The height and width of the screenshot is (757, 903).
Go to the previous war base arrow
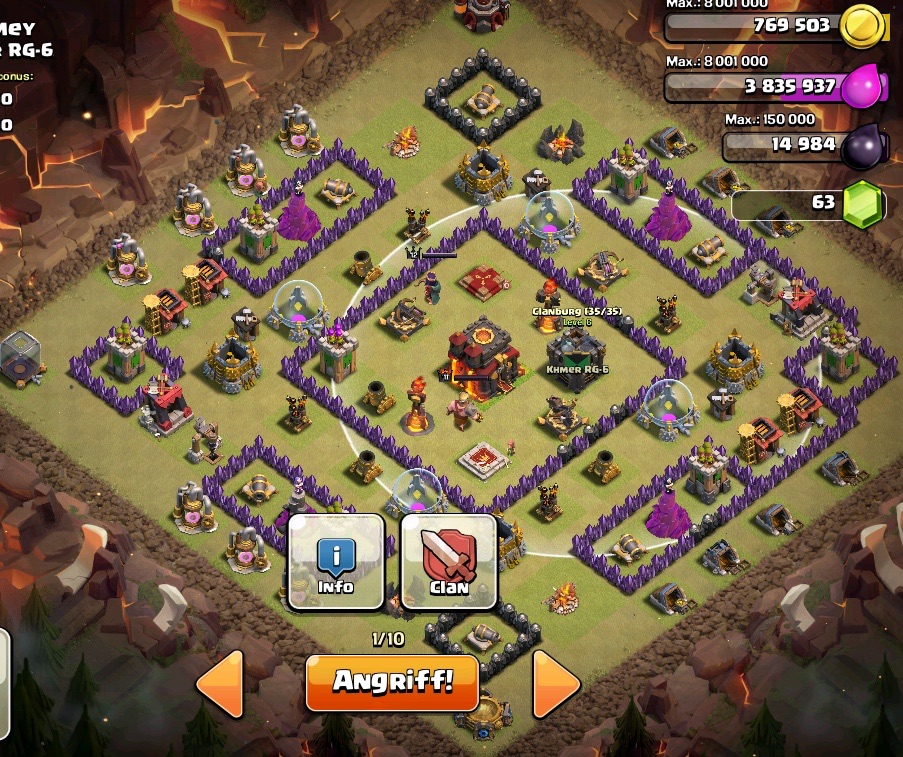point(220,684)
